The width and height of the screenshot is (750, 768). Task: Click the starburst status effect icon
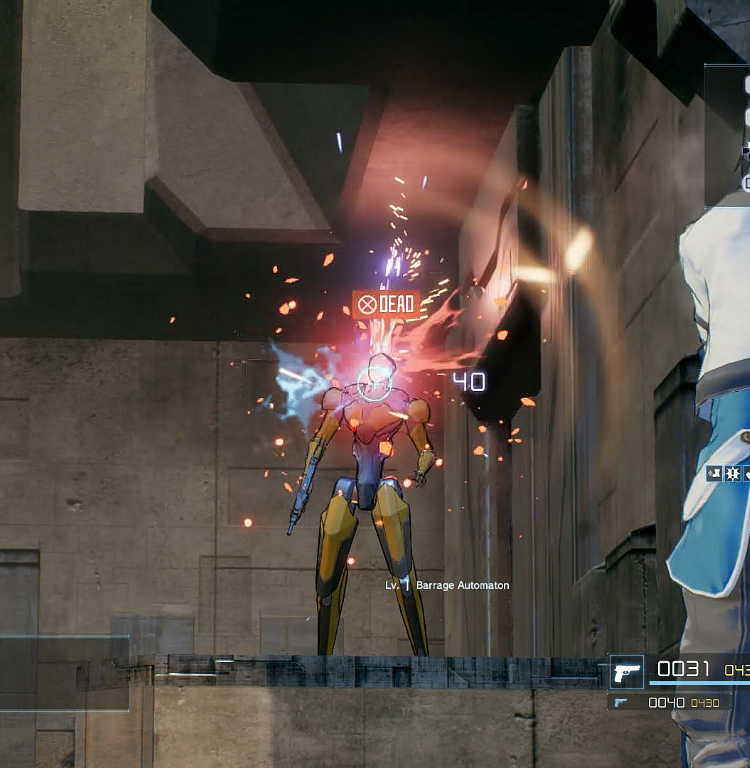731,473
